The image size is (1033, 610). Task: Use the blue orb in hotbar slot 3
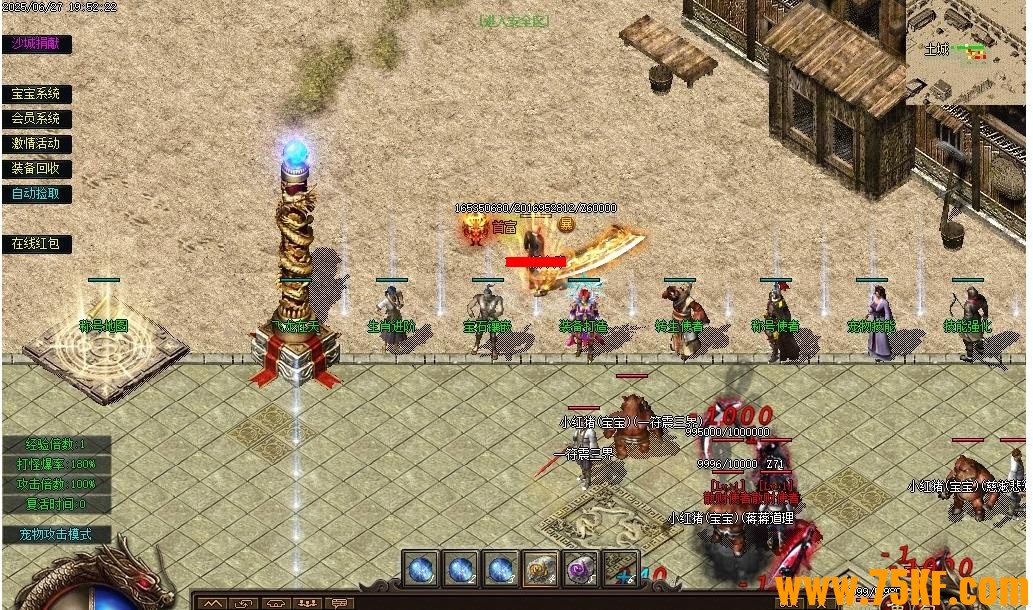pos(501,569)
